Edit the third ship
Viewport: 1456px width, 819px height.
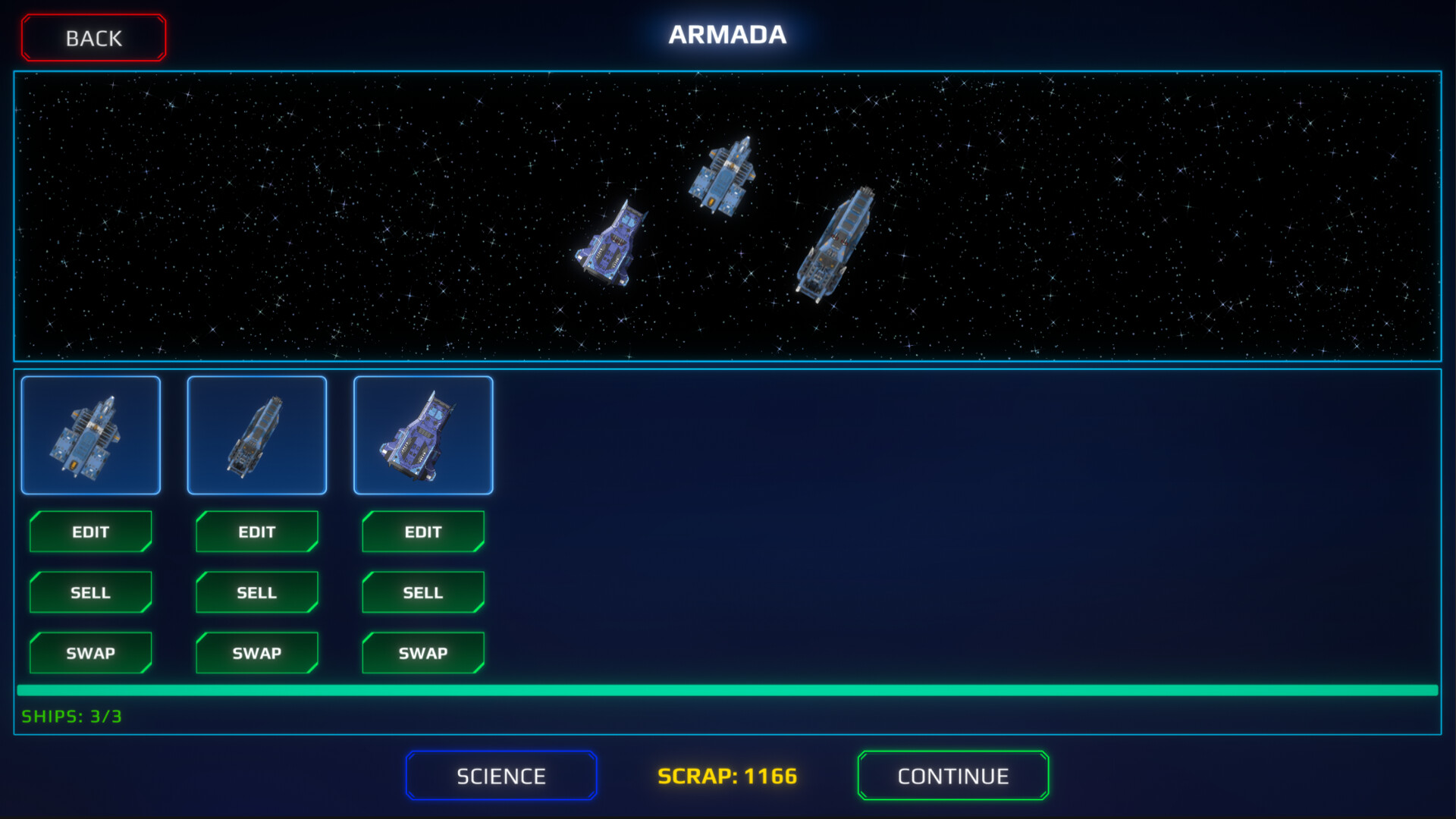pos(422,532)
